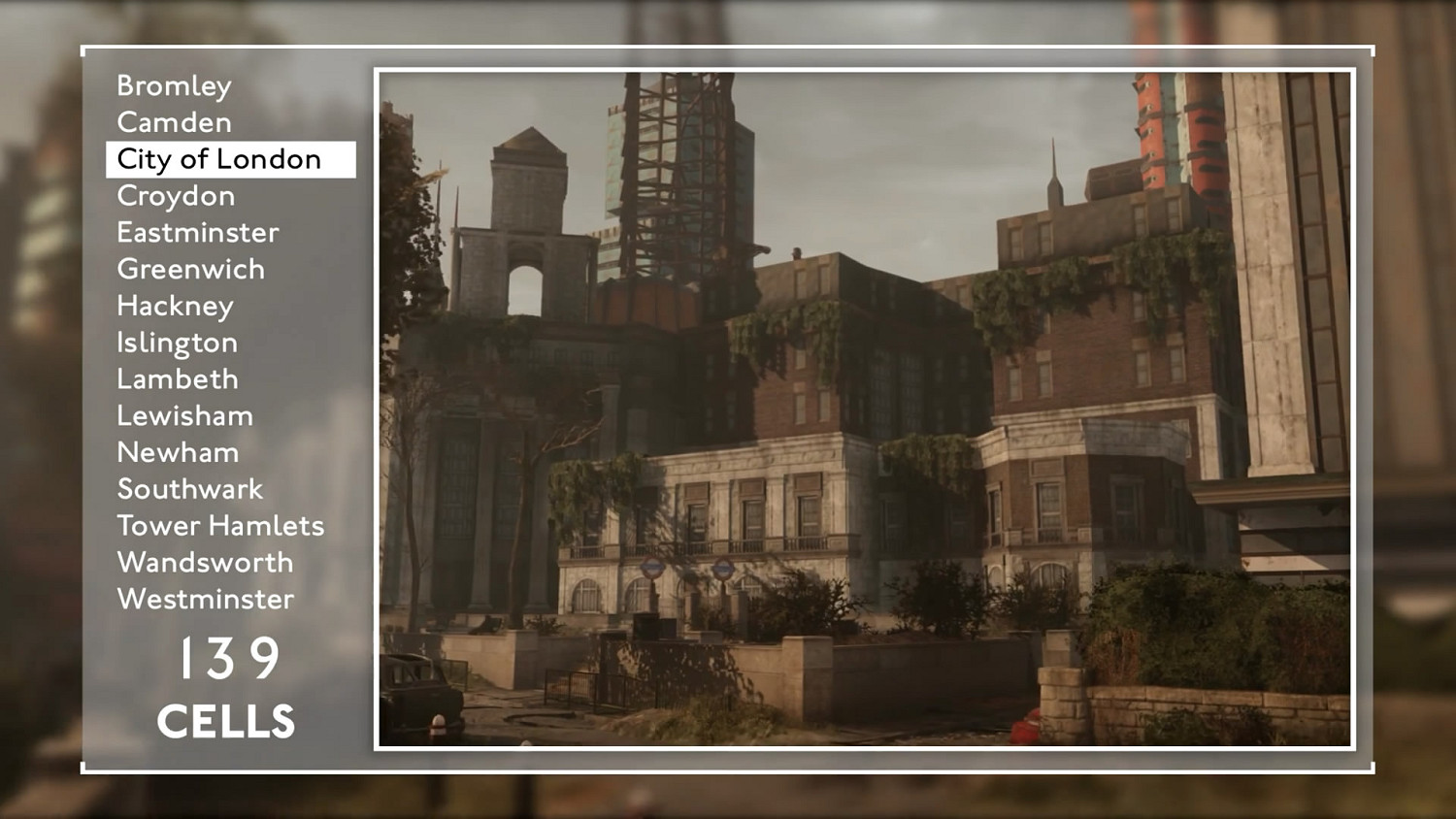Select Greenwich in the list
1456x819 pixels.
pyautogui.click(x=191, y=270)
